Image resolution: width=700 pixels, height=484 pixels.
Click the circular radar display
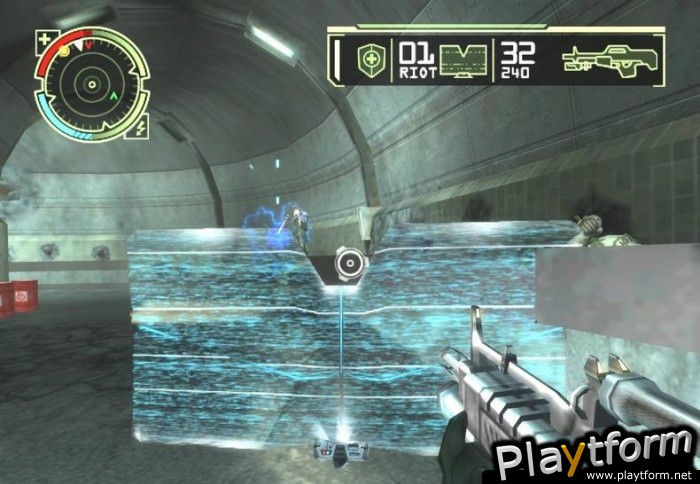point(92,85)
